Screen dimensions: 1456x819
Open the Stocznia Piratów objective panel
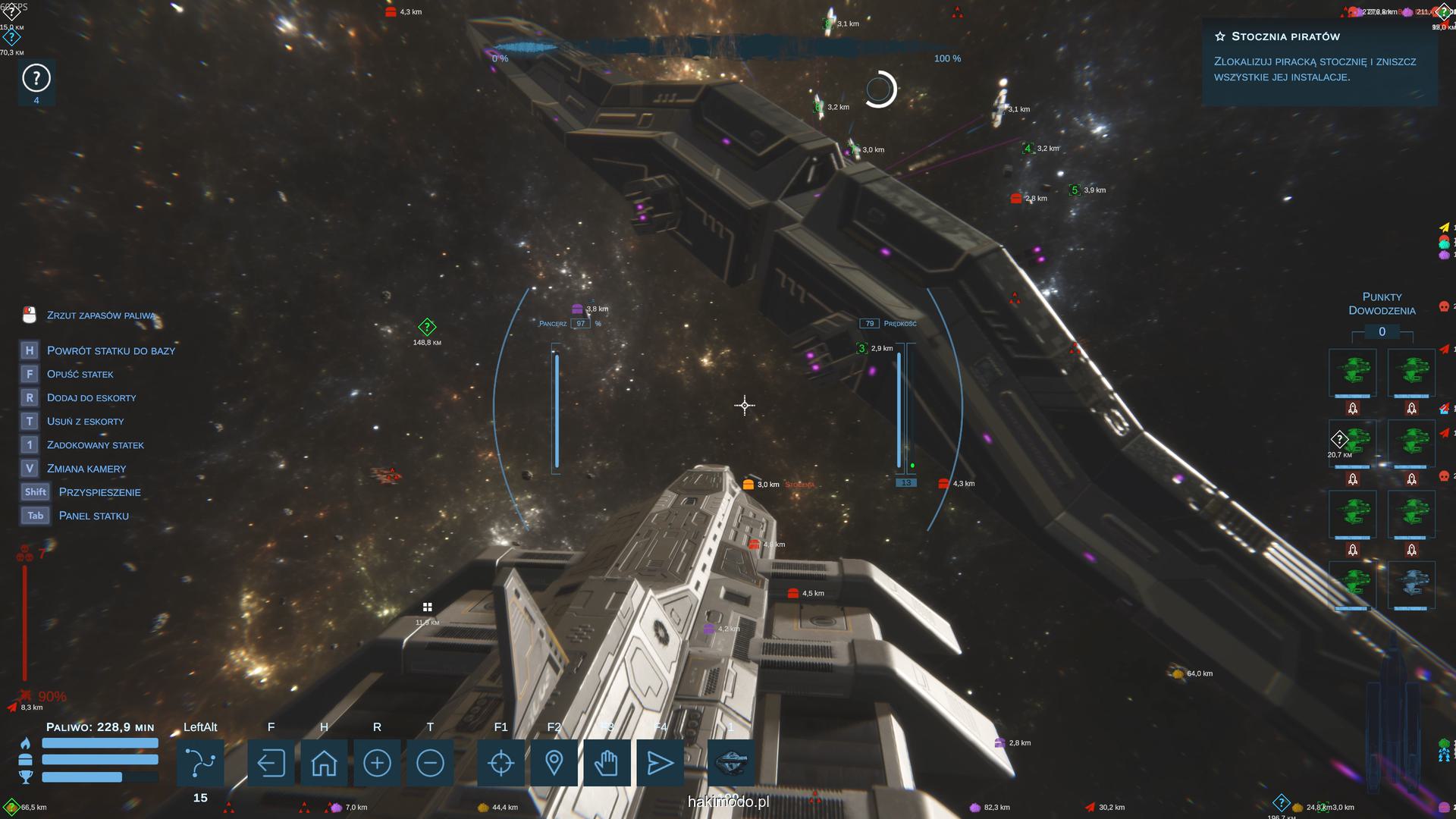pyautogui.click(x=1319, y=57)
